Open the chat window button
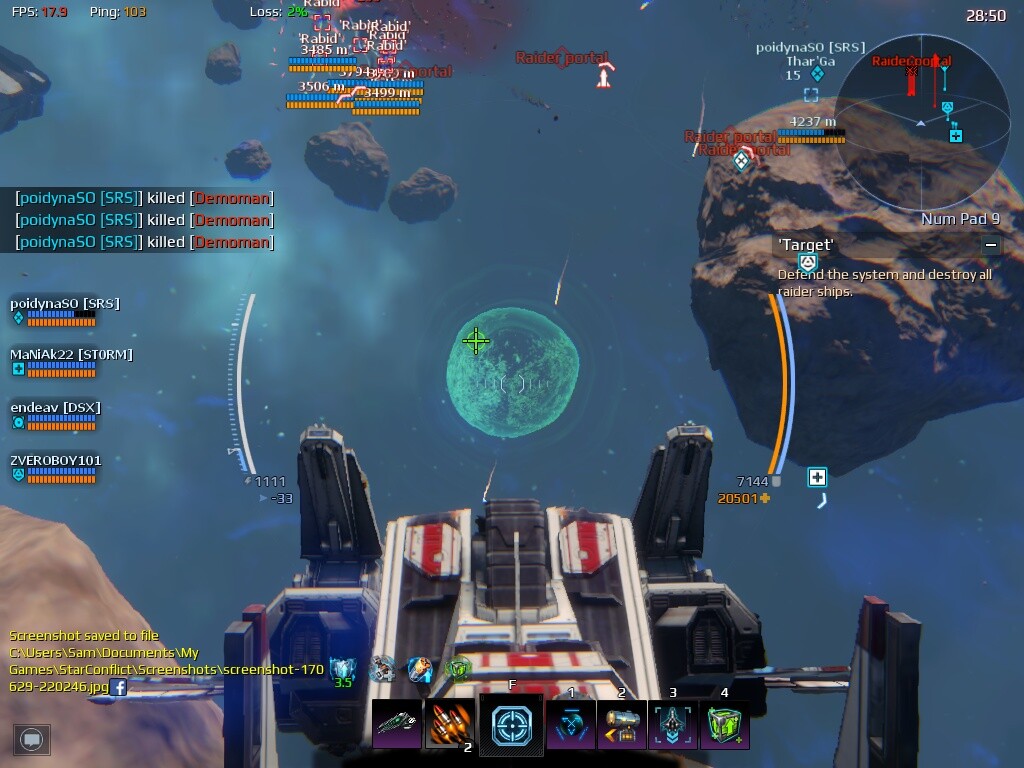 point(32,739)
